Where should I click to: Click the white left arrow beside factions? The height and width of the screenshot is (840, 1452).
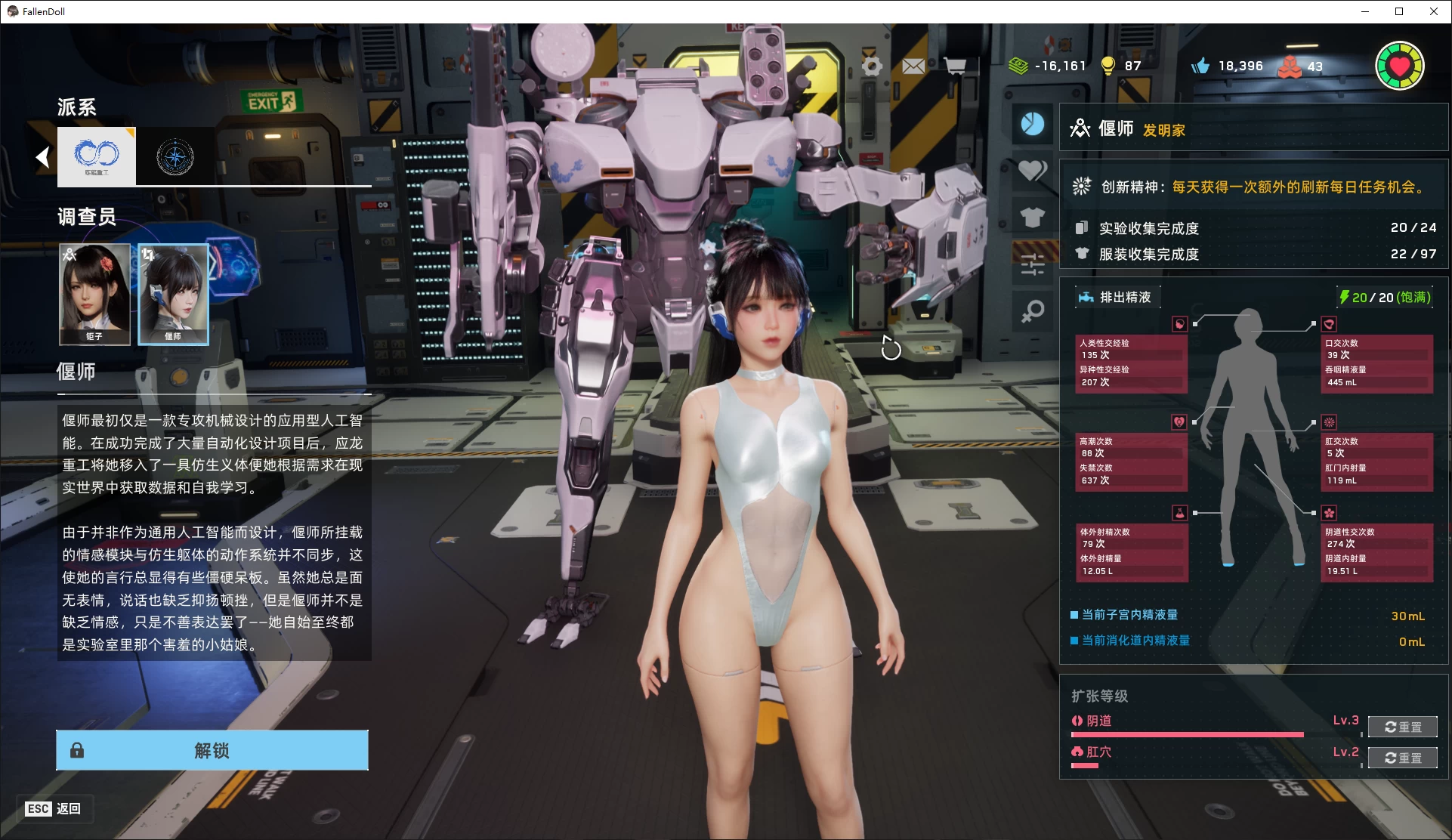point(43,157)
